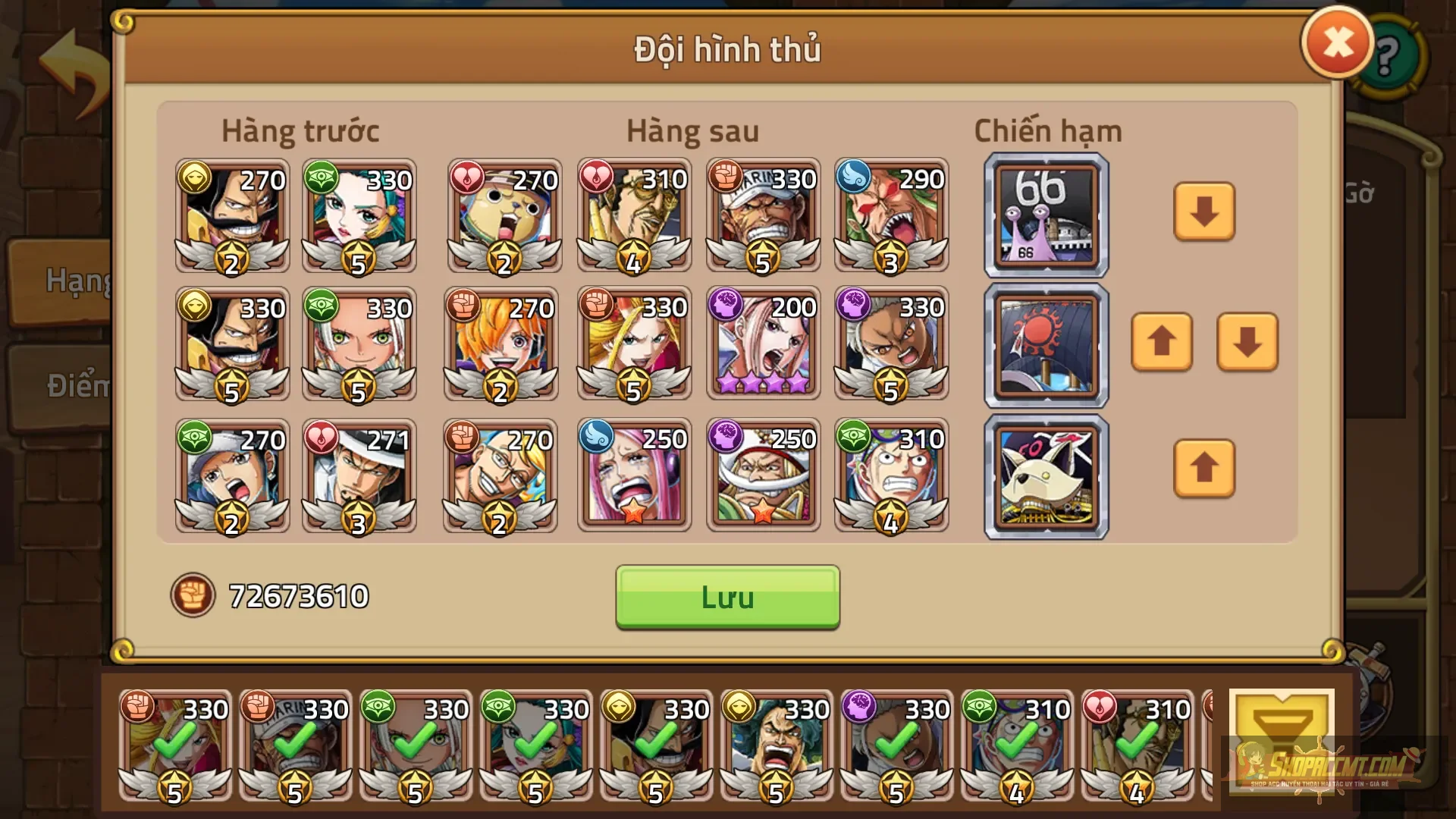Click Gol D. Roger's portrait in Hàng trước
Image resolution: width=1456 pixels, height=819 pixels.
click(231, 216)
